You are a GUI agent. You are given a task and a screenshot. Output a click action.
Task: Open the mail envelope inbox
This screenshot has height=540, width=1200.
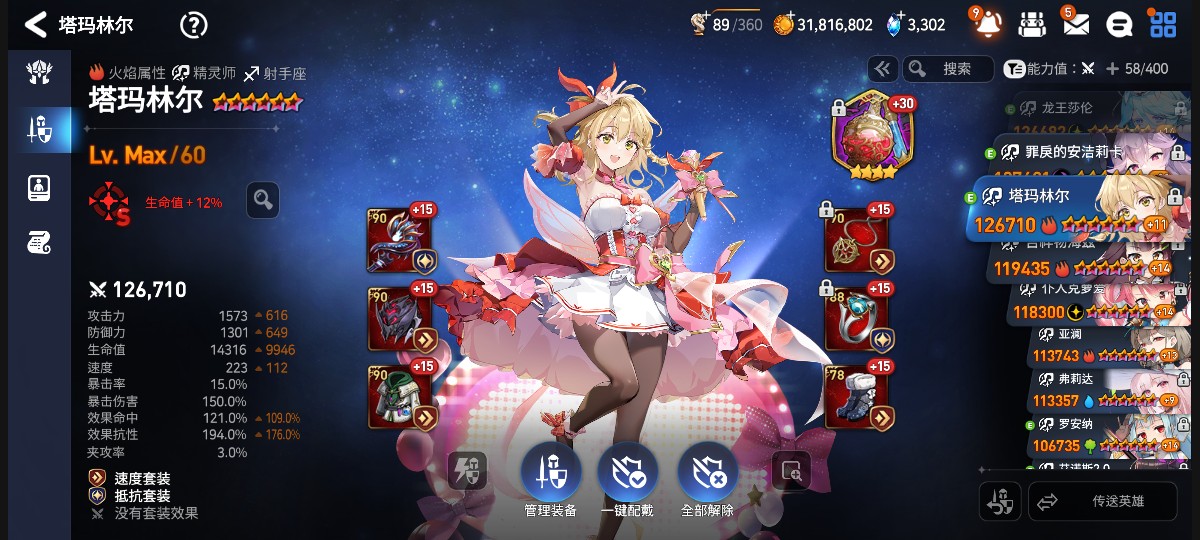[1075, 24]
